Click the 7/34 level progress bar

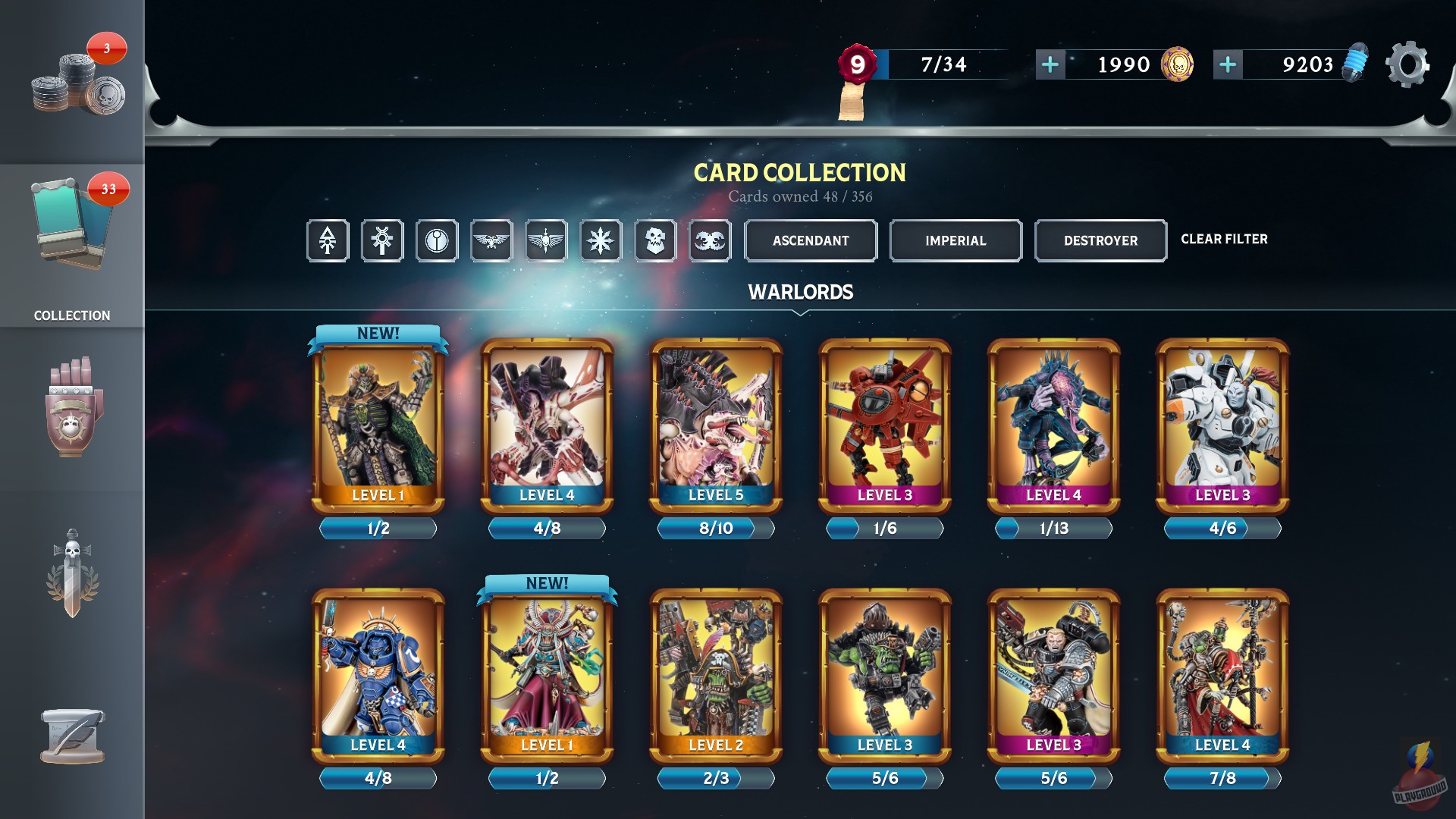pyautogui.click(x=943, y=65)
